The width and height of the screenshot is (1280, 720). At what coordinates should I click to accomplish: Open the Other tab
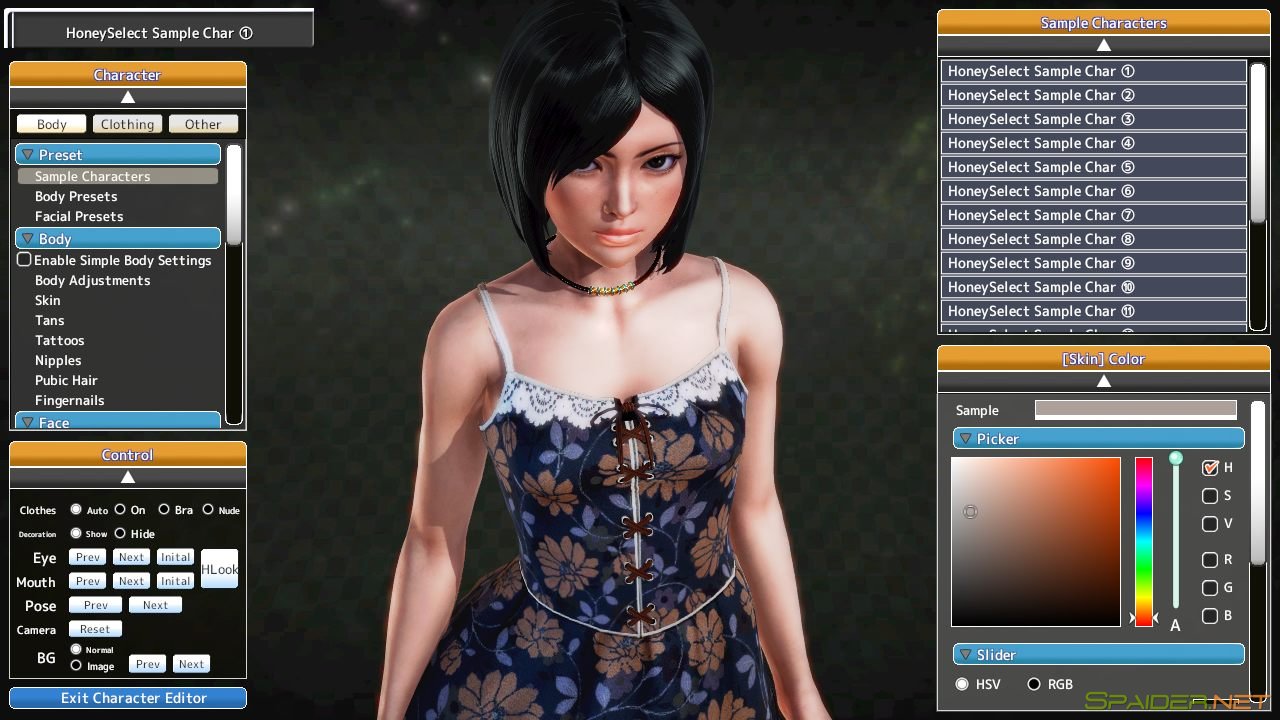pos(203,124)
